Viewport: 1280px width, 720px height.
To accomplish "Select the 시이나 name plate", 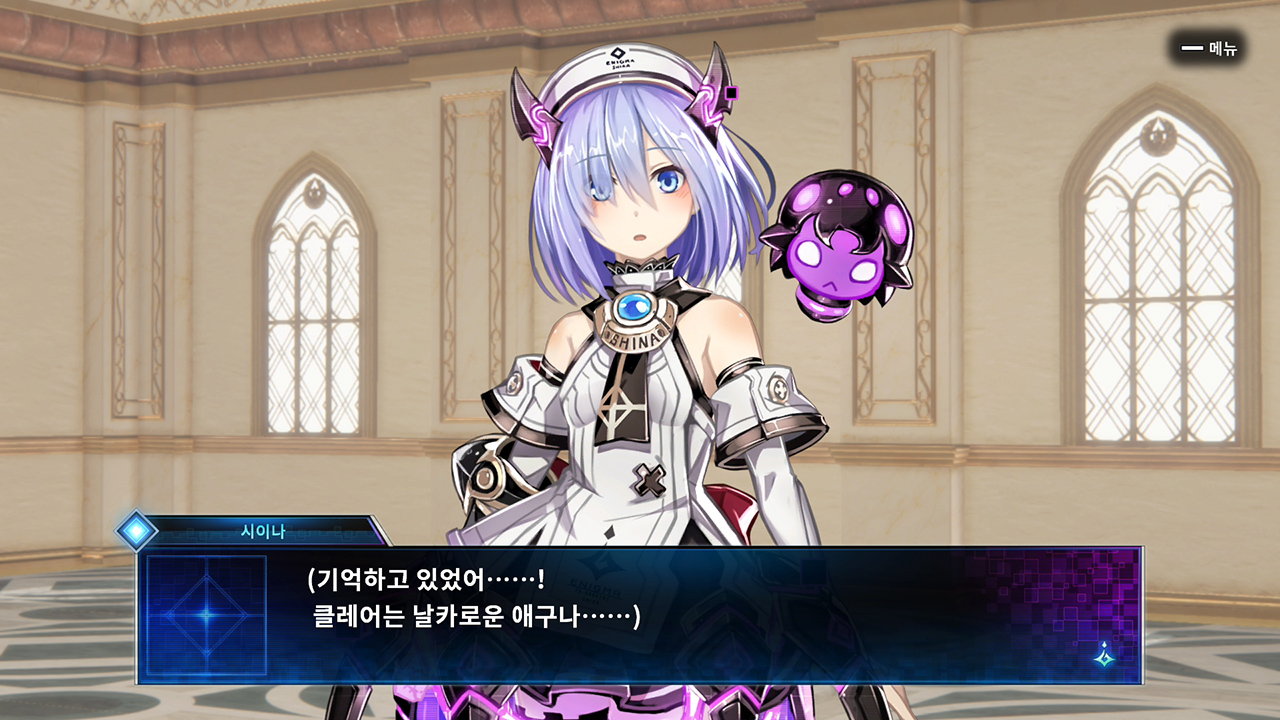I will click(x=263, y=531).
